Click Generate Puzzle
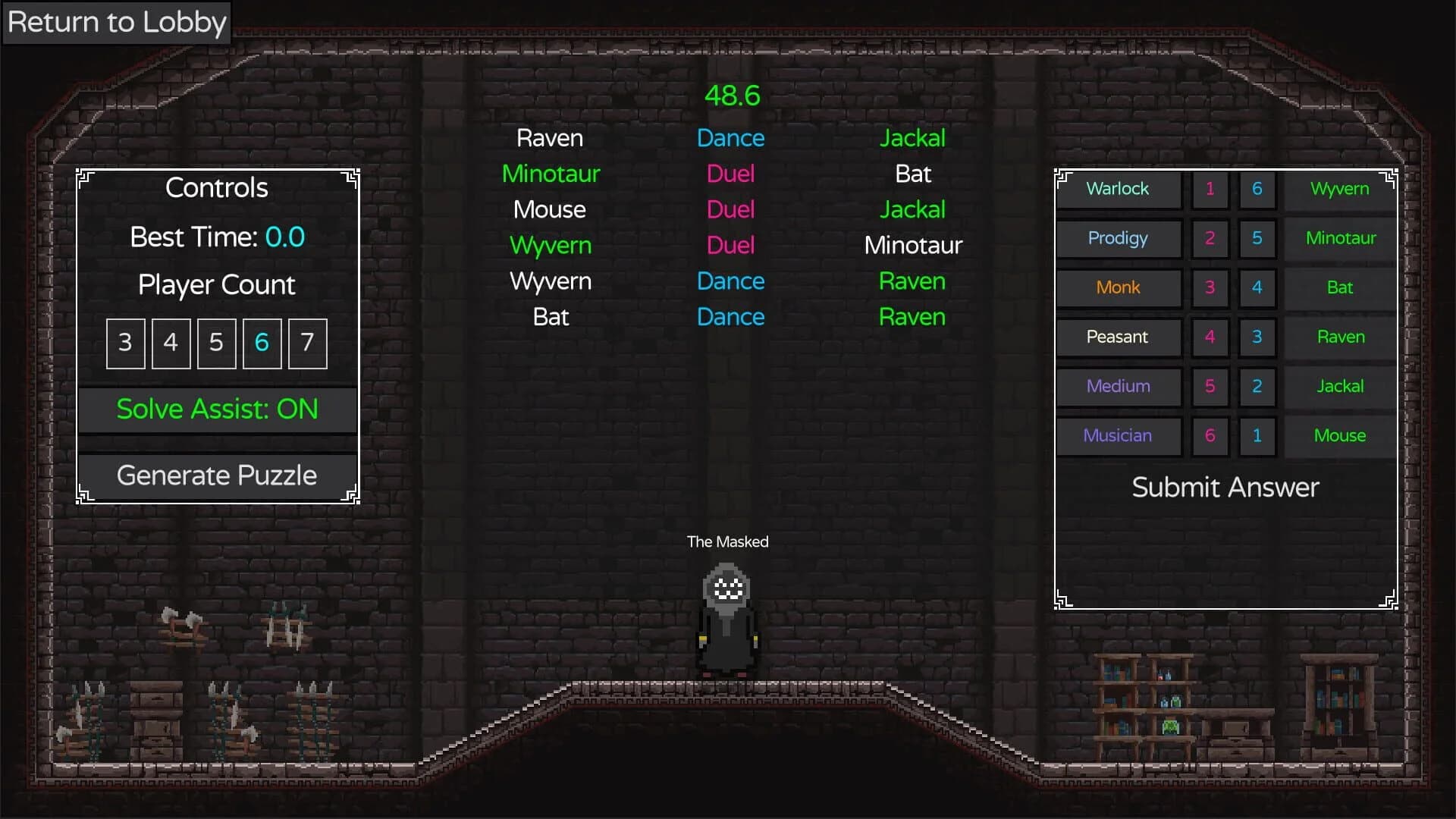The height and width of the screenshot is (819, 1456). 217,475
